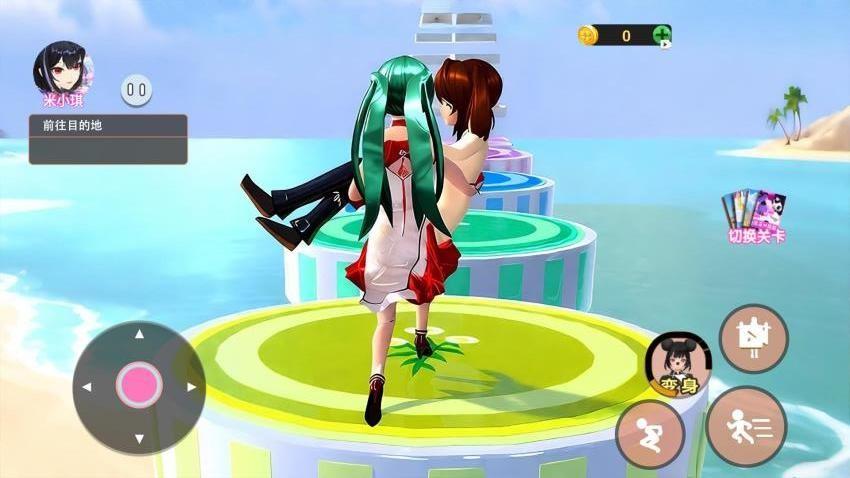
Task: Tap the joystick right arrow
Action: tap(191, 387)
